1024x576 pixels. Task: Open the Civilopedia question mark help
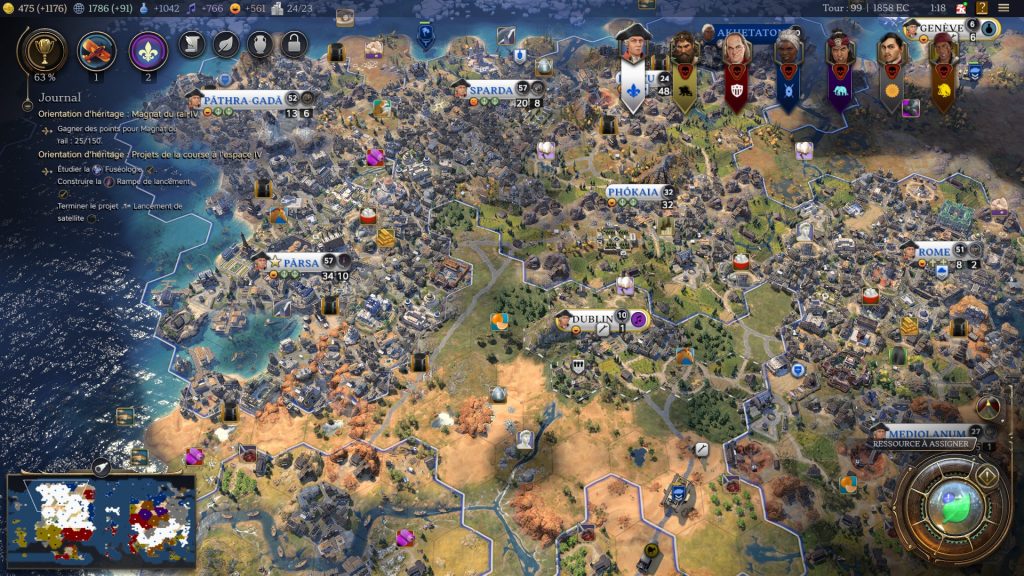(982, 8)
